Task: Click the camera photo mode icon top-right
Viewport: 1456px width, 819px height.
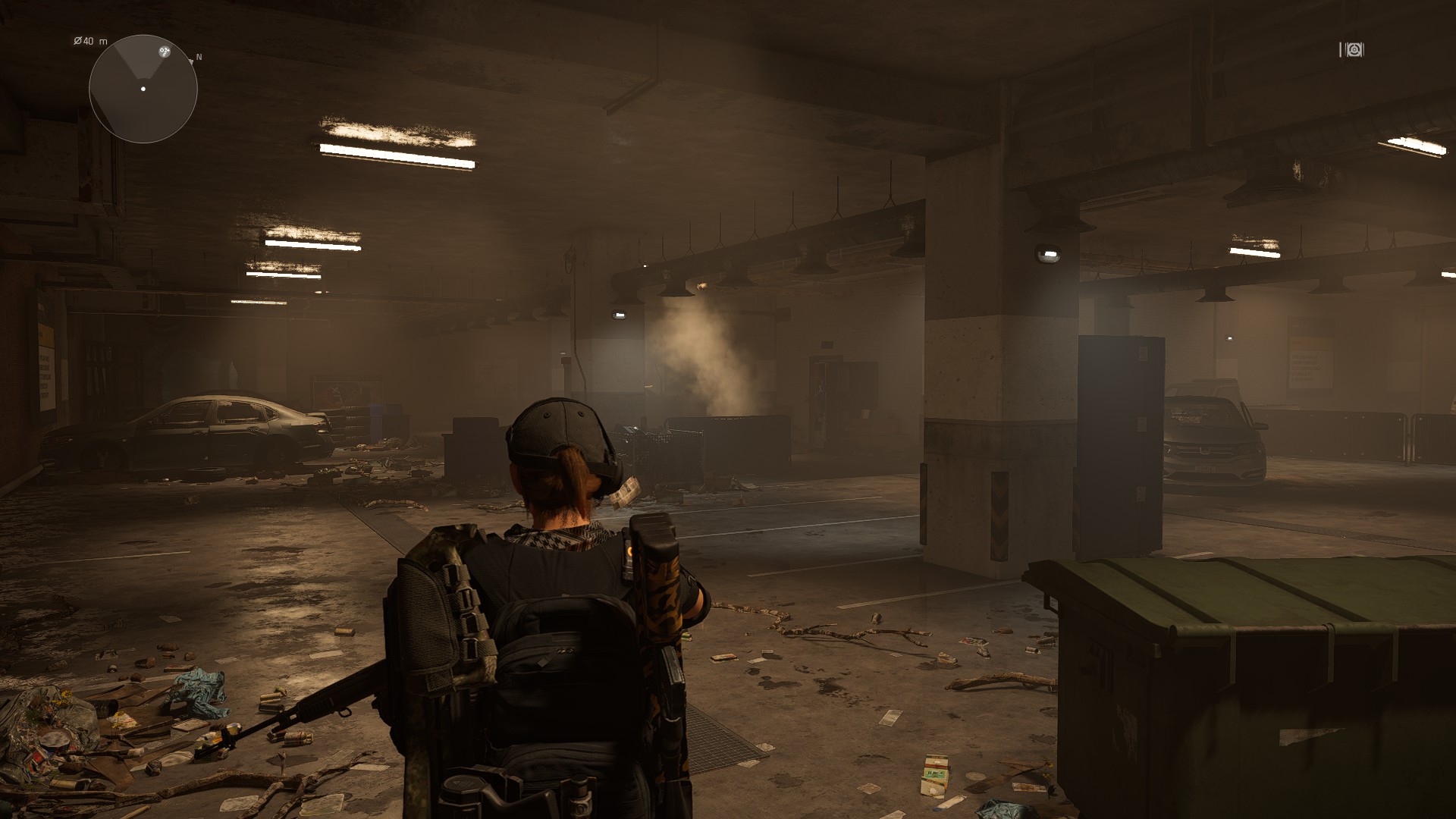Action: (1354, 49)
